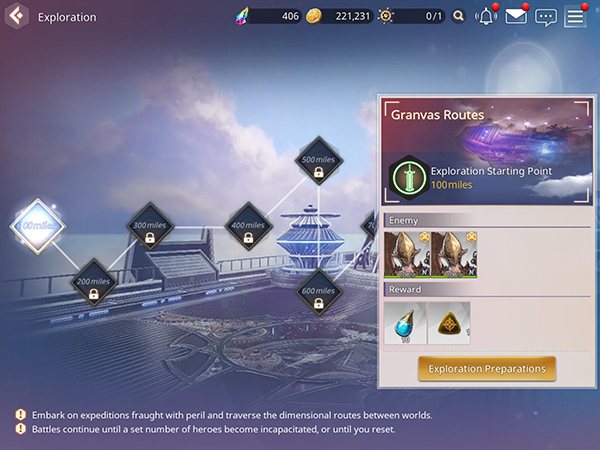The height and width of the screenshot is (450, 600).
Task: Go back from the Exploration screen
Action: point(16,17)
